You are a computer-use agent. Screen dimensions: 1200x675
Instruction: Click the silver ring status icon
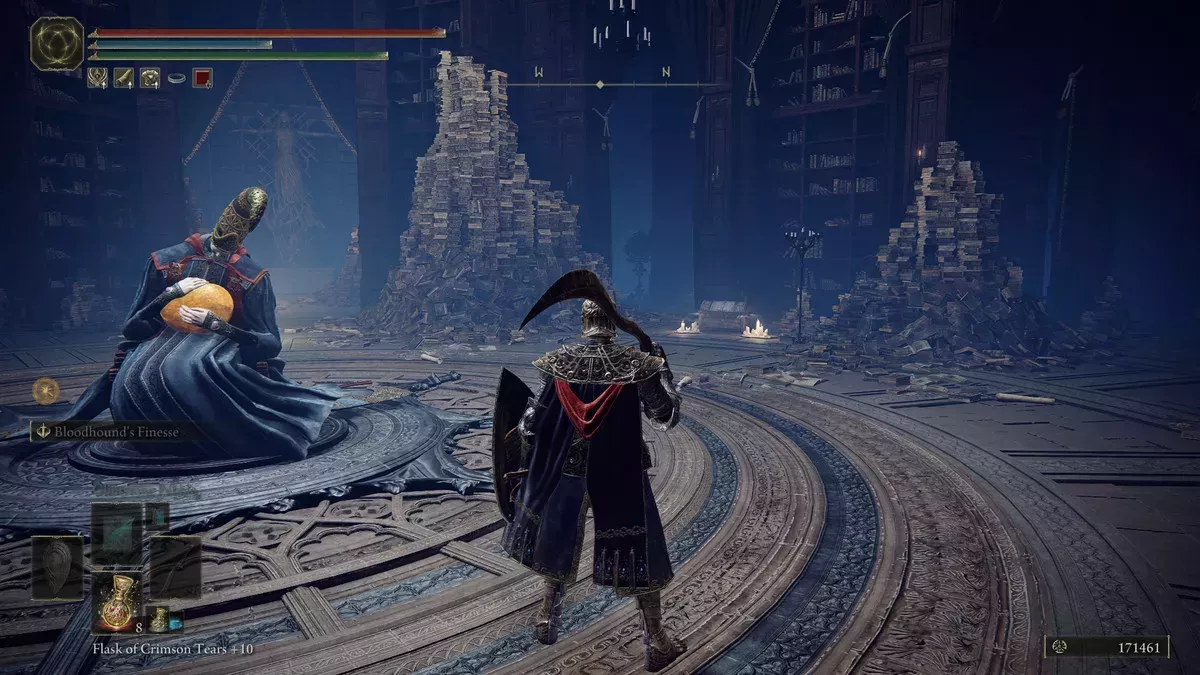pyautogui.click(x=176, y=77)
